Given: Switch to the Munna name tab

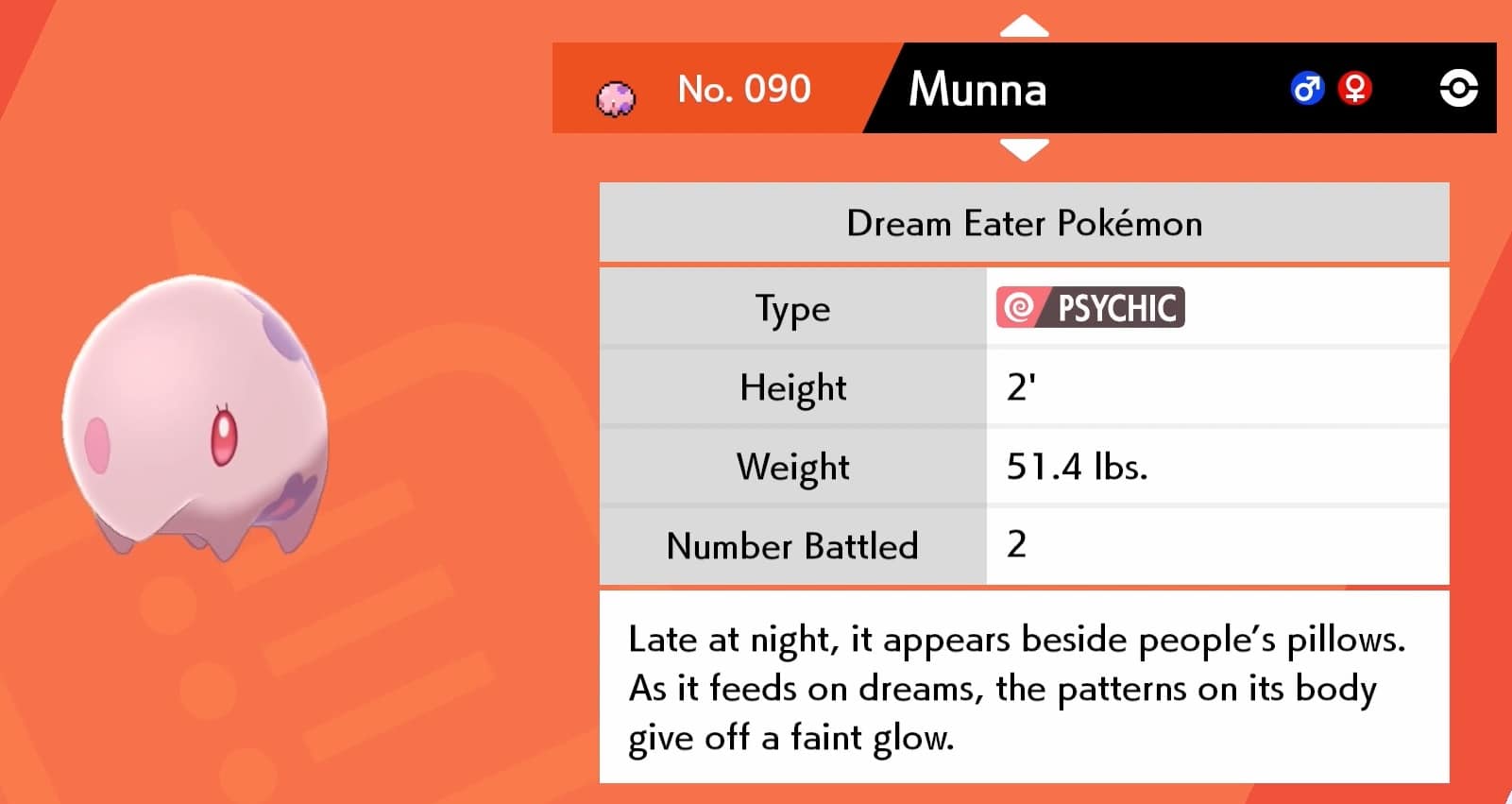Looking at the screenshot, I should (x=978, y=90).
